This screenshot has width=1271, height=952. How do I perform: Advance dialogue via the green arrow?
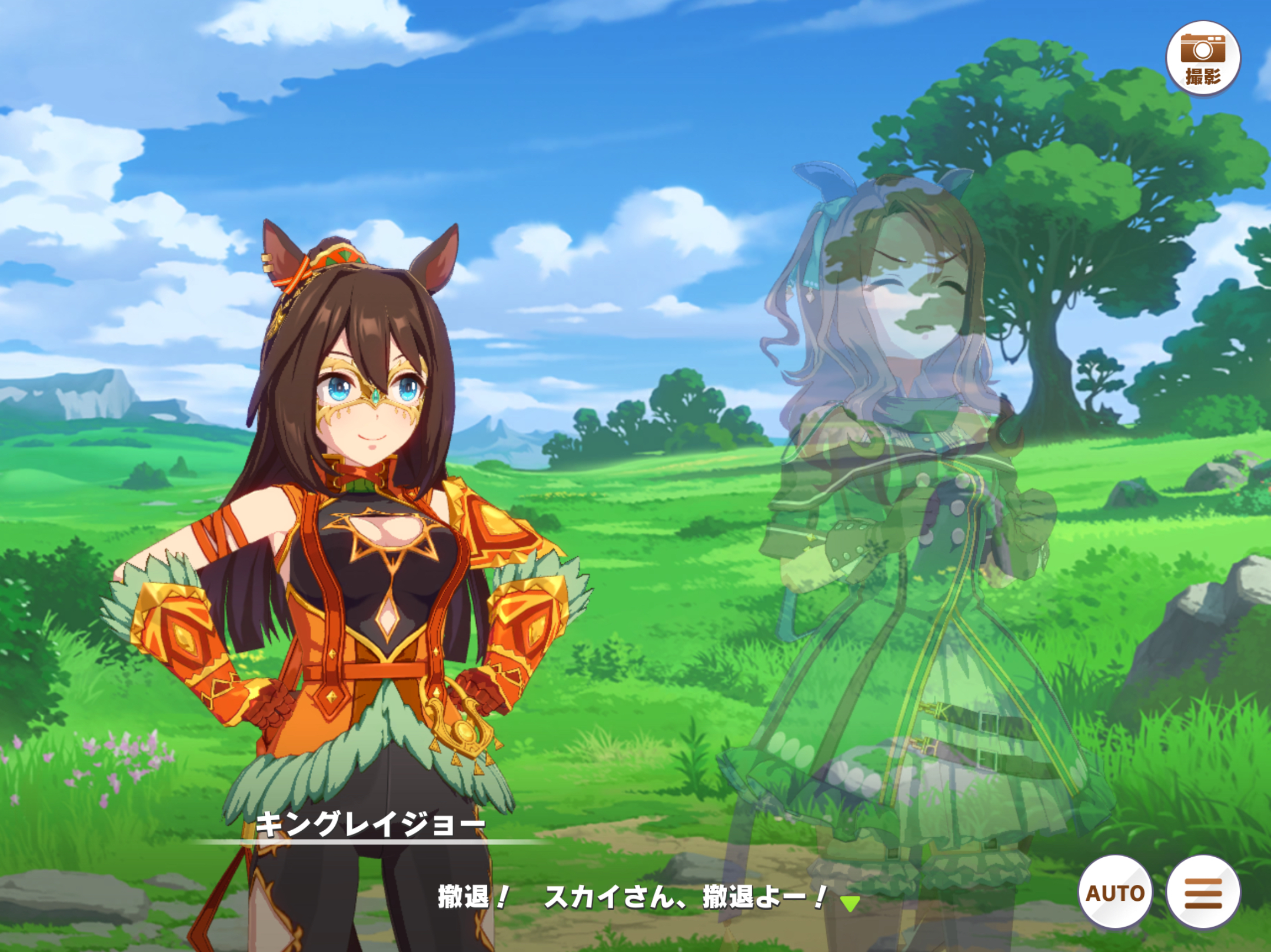[x=849, y=903]
